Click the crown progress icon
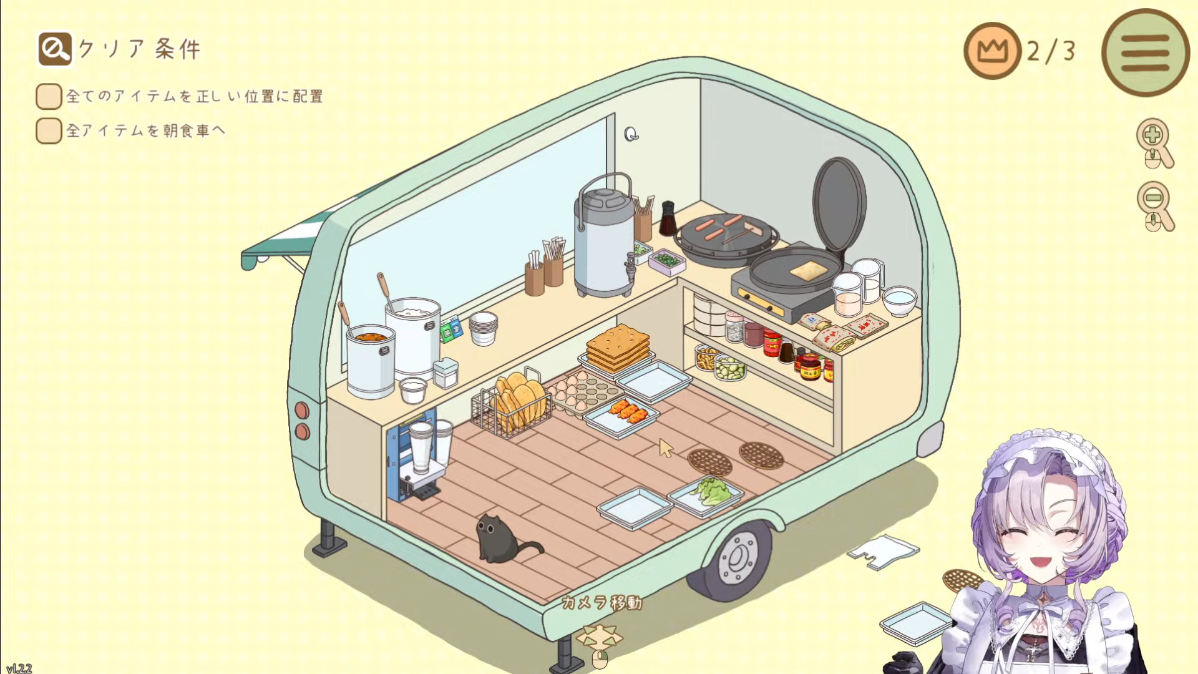 [x=992, y=51]
